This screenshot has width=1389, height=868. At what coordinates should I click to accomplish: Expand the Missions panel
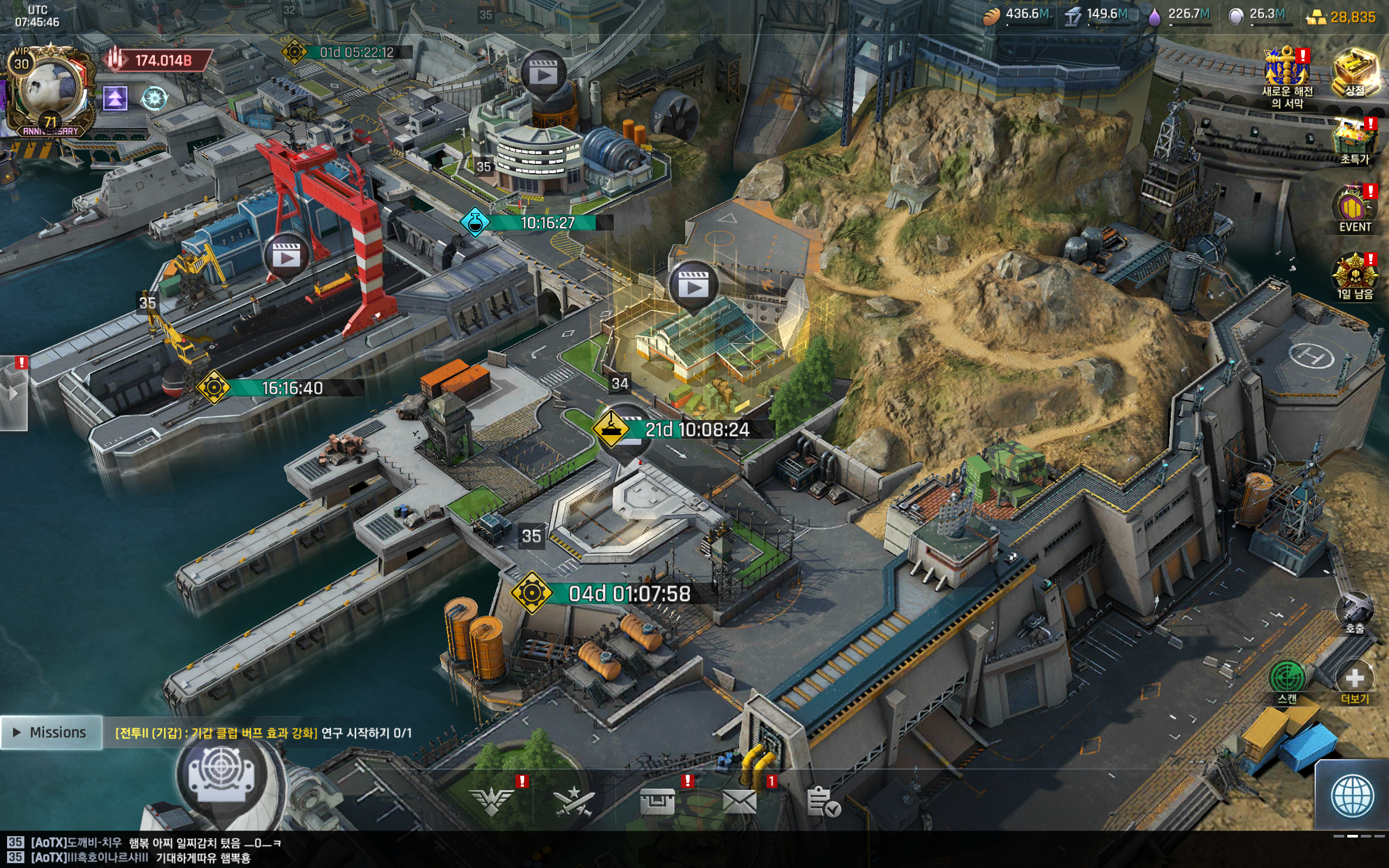(x=50, y=732)
